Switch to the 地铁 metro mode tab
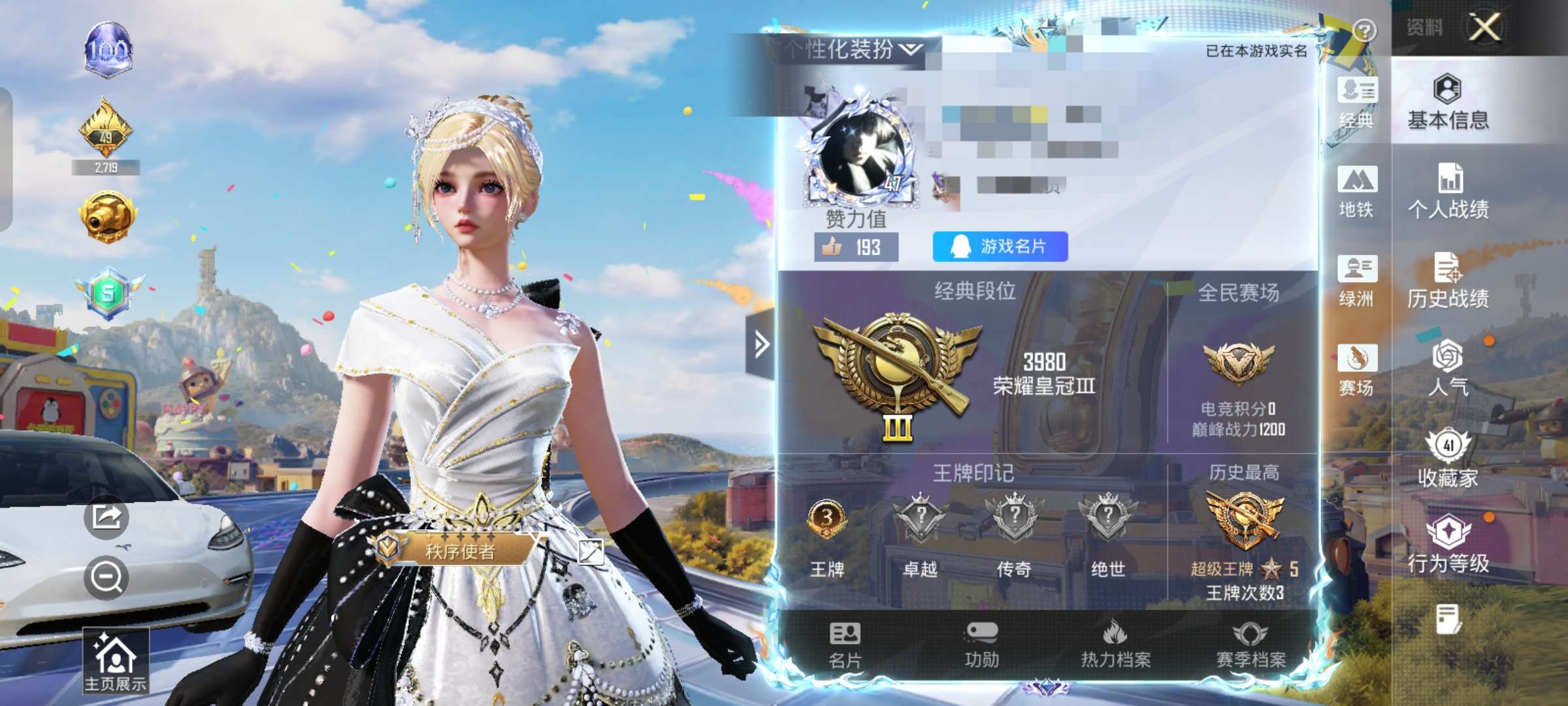The height and width of the screenshot is (706, 1568). (x=1356, y=192)
